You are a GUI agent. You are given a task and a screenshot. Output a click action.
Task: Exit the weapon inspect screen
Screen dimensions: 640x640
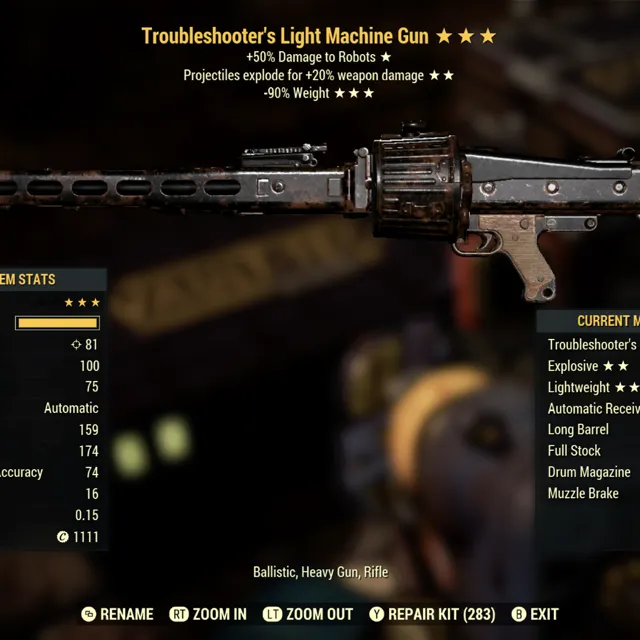pyautogui.click(x=535, y=614)
